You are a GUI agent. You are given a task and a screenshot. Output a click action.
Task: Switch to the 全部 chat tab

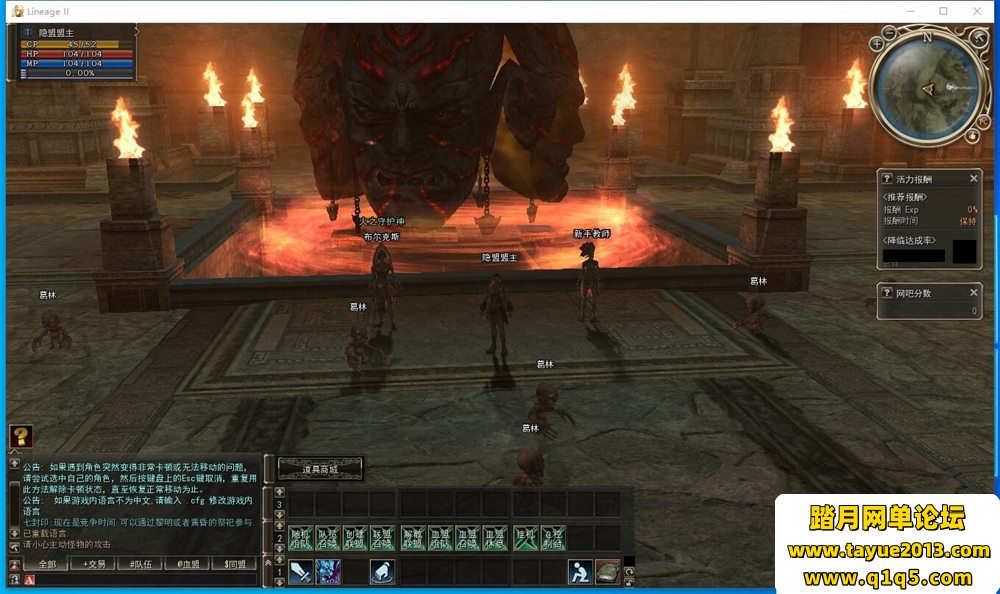46,564
